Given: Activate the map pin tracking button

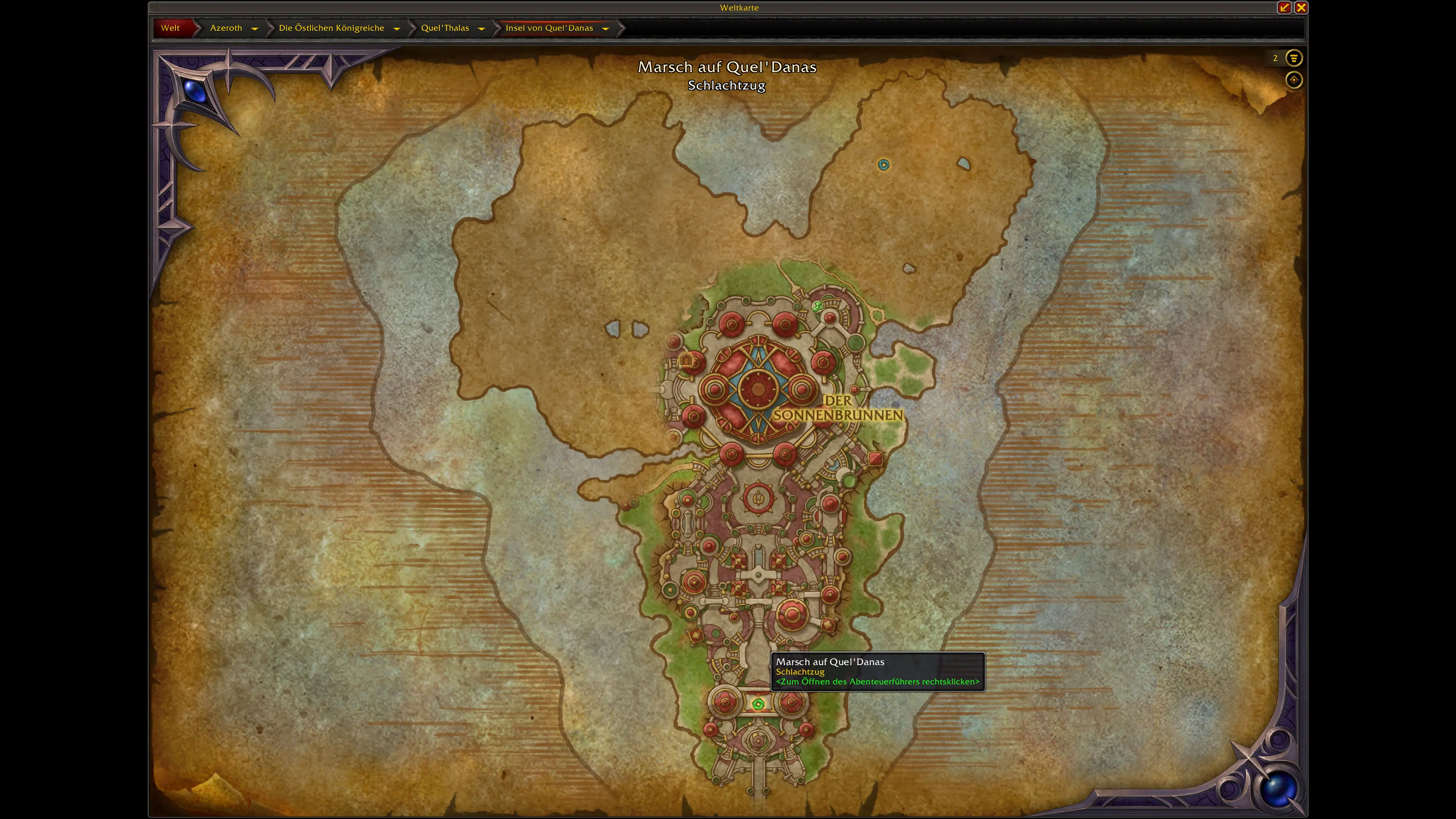Looking at the screenshot, I should point(1293,80).
